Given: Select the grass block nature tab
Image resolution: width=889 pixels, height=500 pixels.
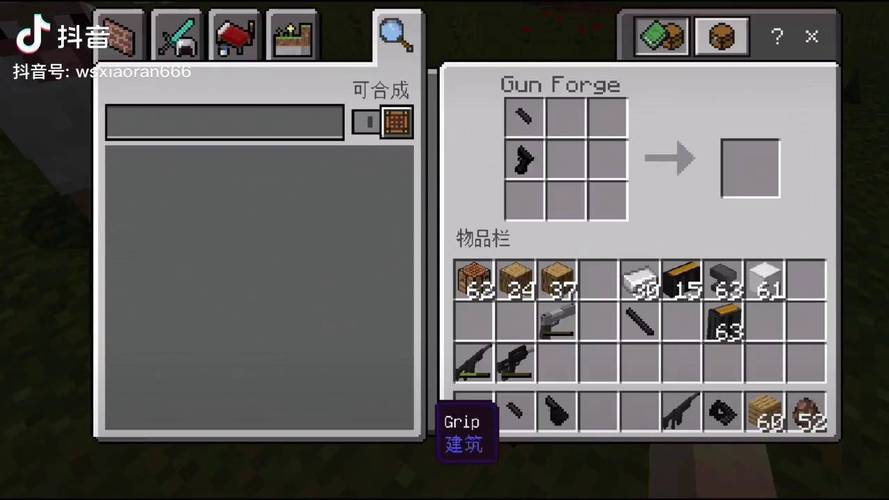Looking at the screenshot, I should point(291,38).
